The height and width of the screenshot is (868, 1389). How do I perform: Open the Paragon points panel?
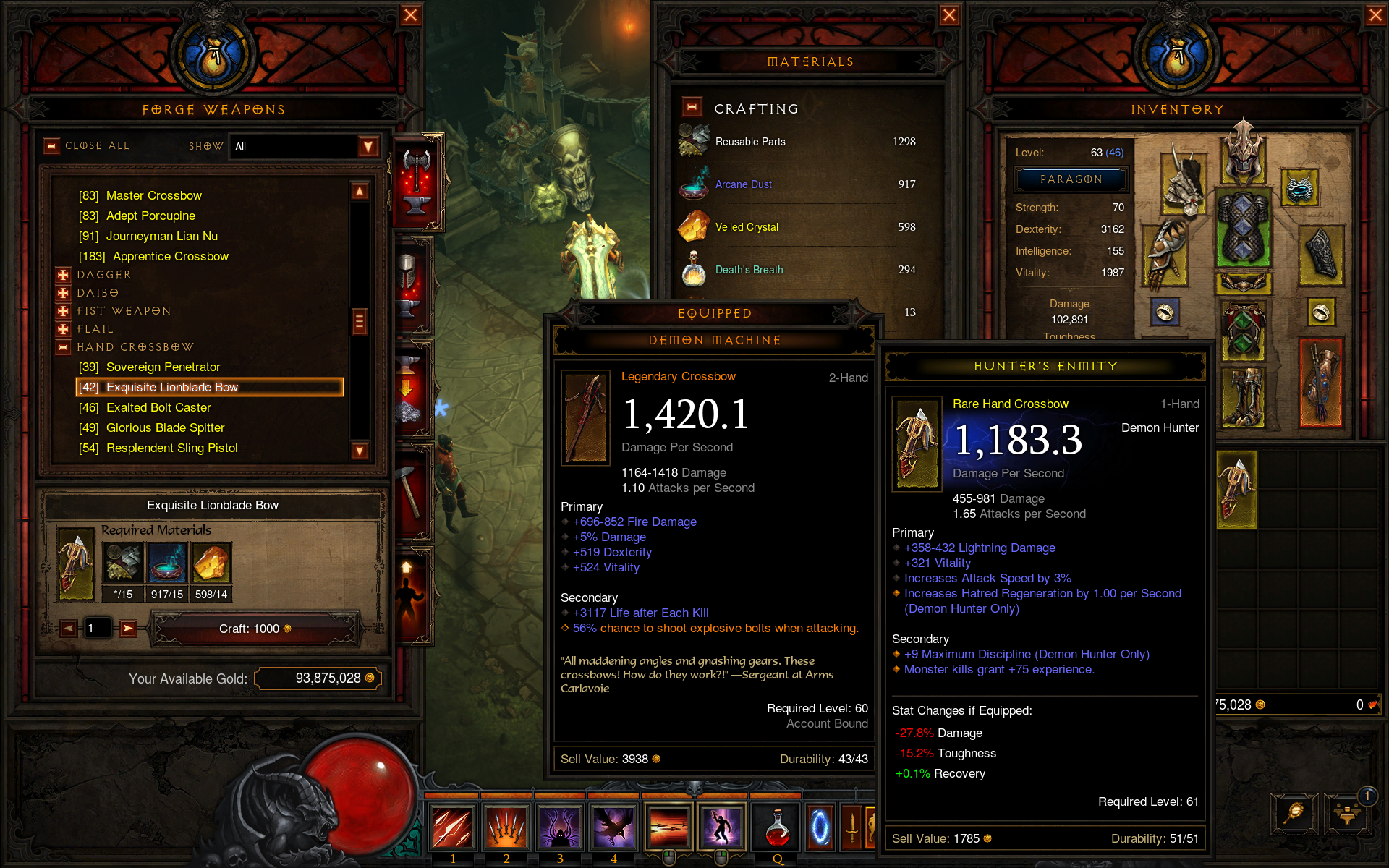tap(1071, 179)
